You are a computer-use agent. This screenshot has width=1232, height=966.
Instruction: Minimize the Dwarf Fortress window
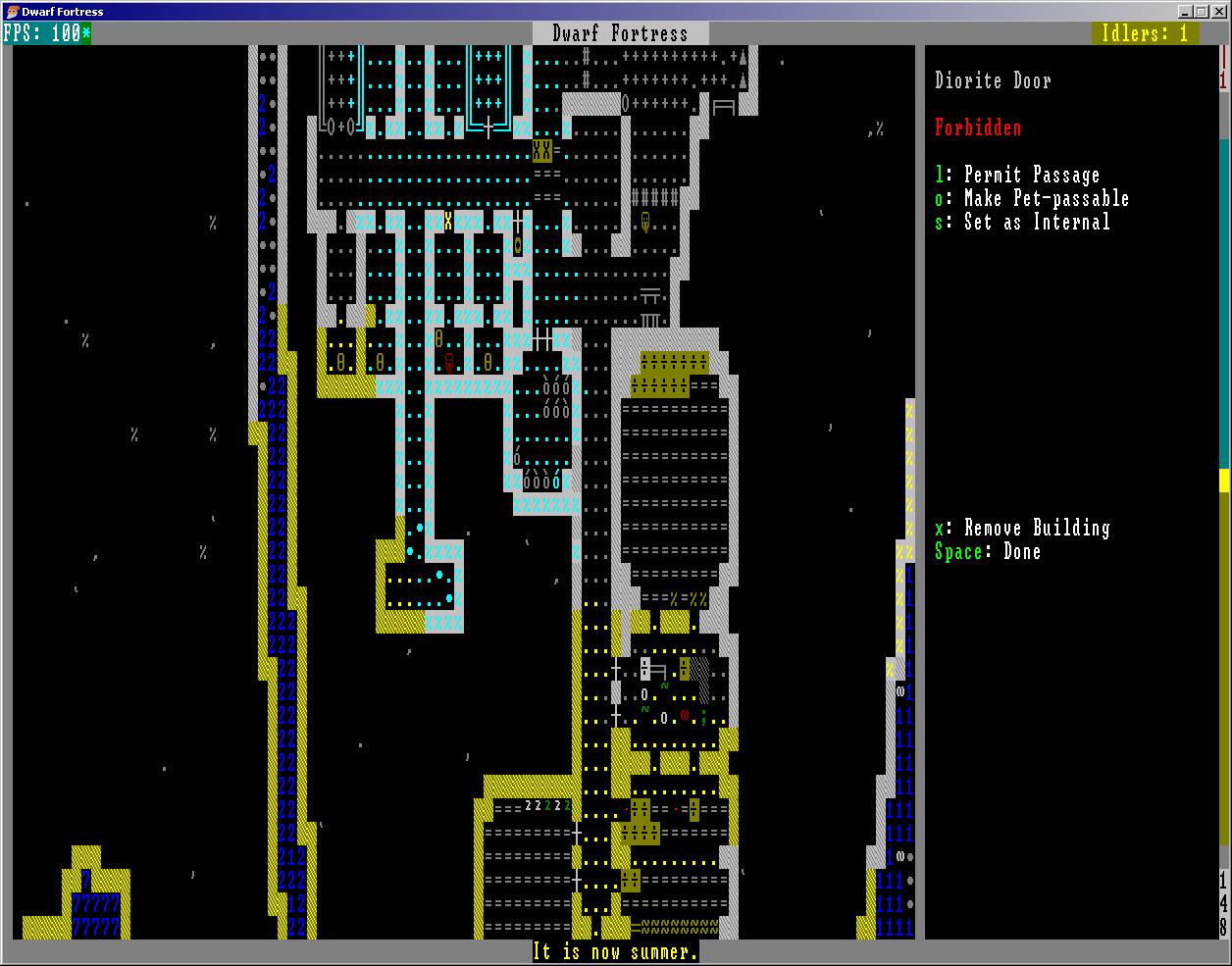point(1186,12)
